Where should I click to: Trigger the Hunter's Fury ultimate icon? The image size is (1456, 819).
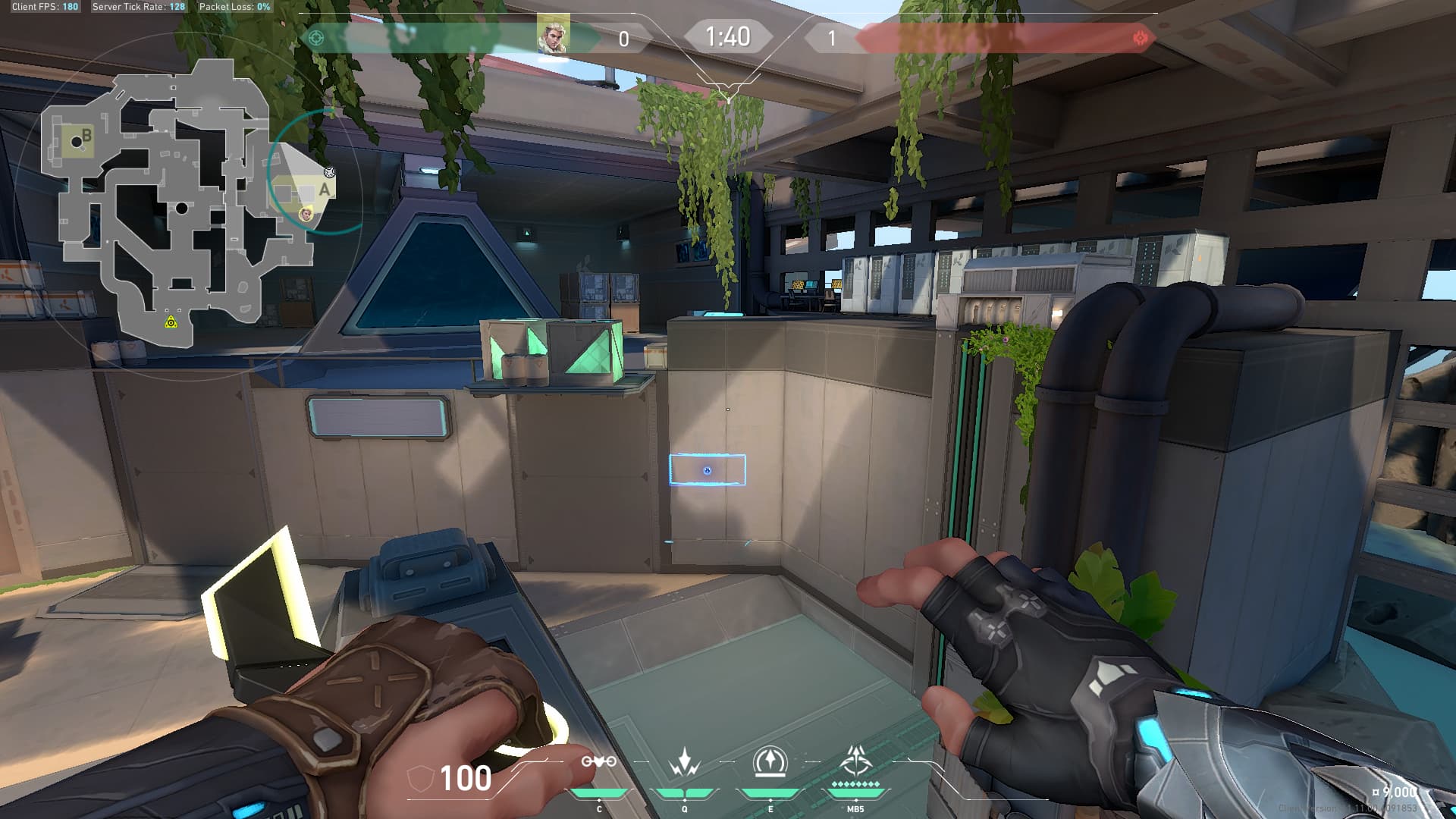tap(855, 760)
